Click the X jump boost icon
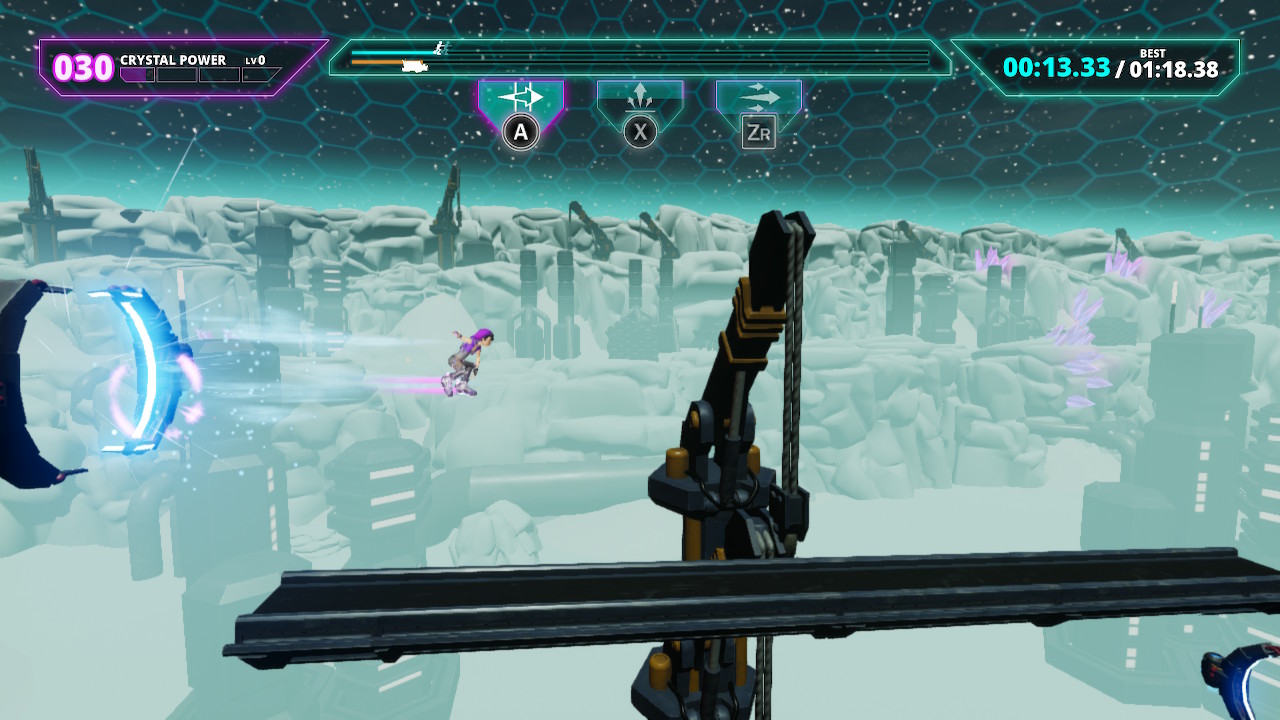The image size is (1280, 720). [x=640, y=96]
